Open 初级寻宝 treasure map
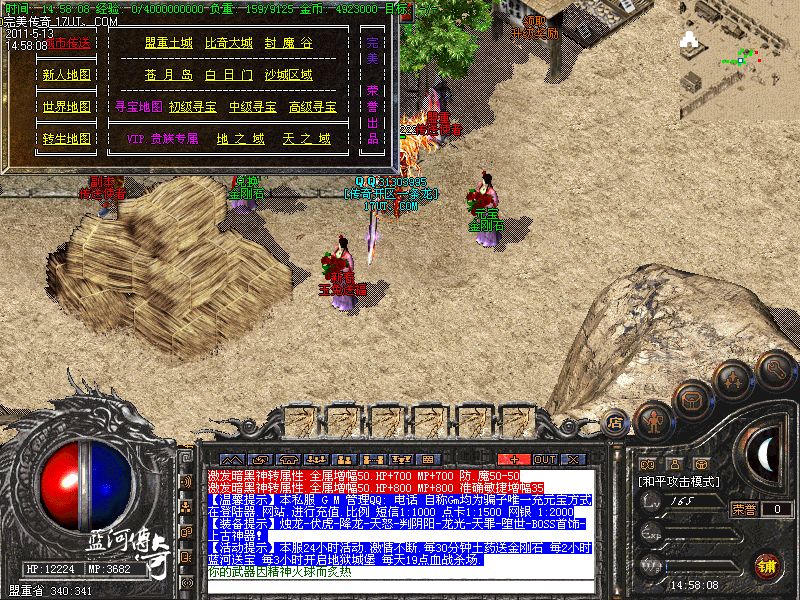This screenshot has height=600, width=800. click(193, 106)
